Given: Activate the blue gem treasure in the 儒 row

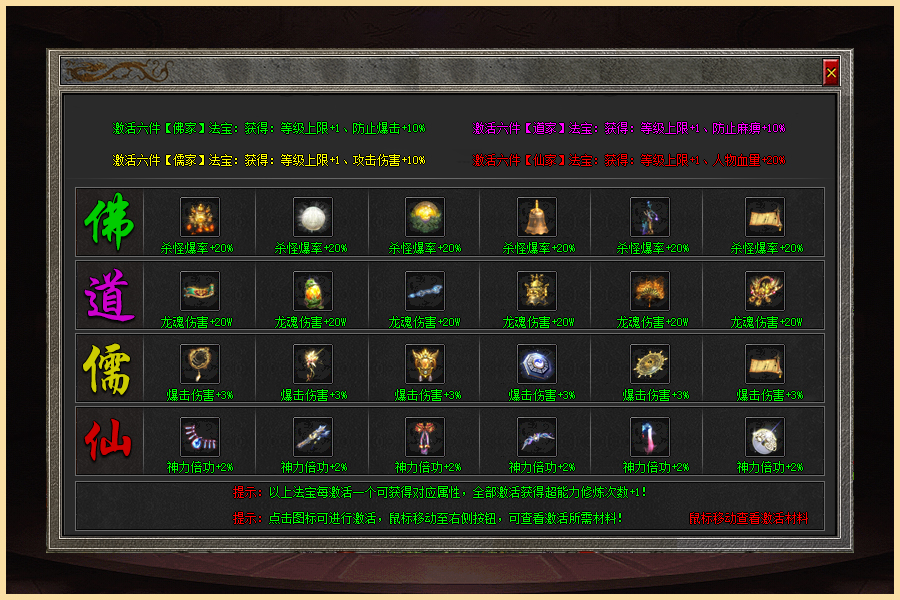Looking at the screenshot, I should coord(537,364).
